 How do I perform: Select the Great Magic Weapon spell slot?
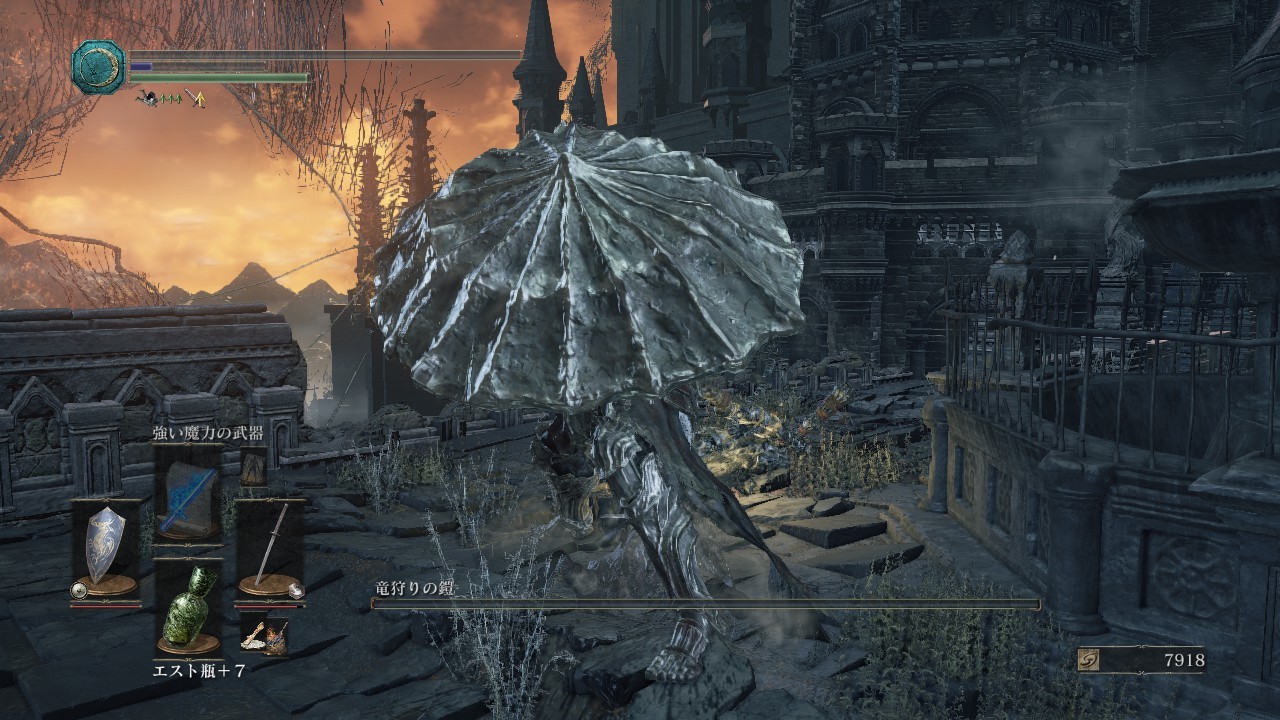point(188,494)
